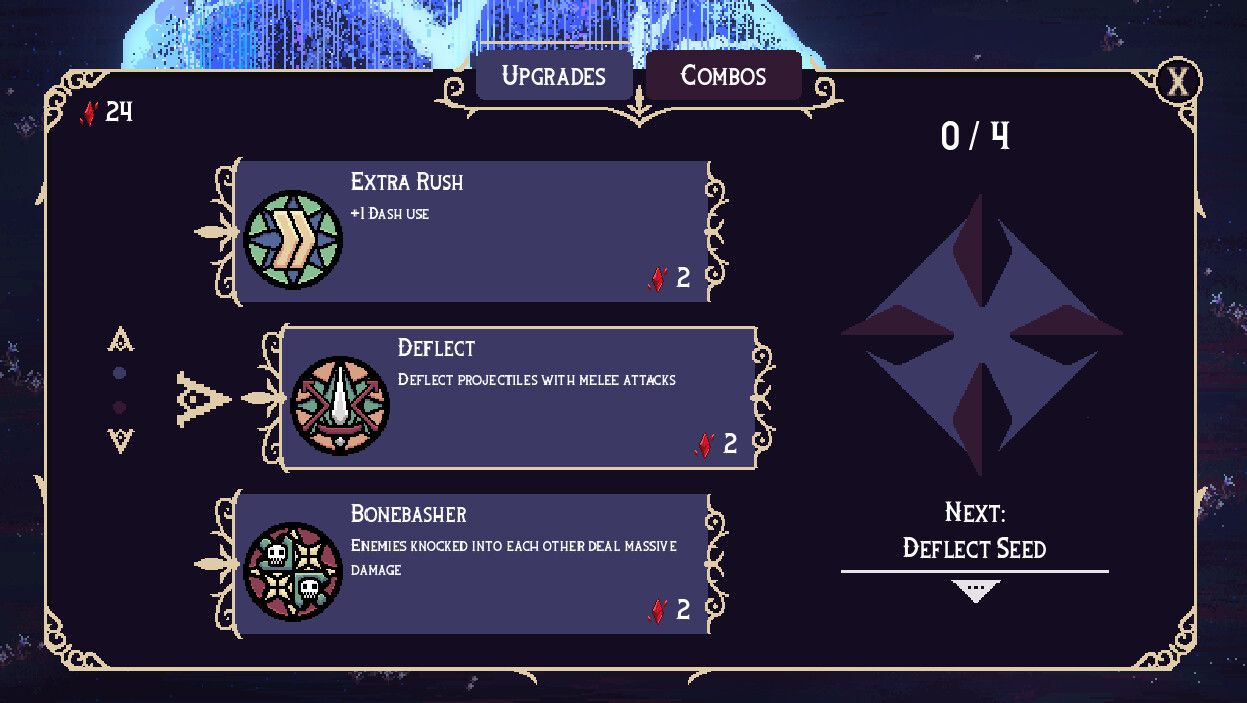Image resolution: width=1247 pixels, height=703 pixels.
Task: Select the Extra Rush upgrade
Action: point(471,232)
